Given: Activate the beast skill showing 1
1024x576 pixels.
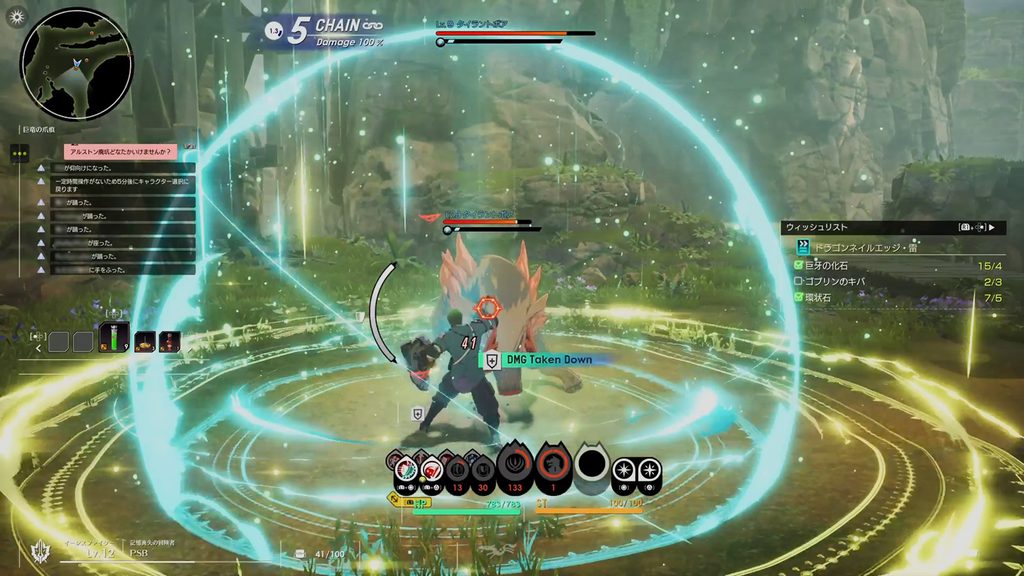Looking at the screenshot, I should (551, 466).
